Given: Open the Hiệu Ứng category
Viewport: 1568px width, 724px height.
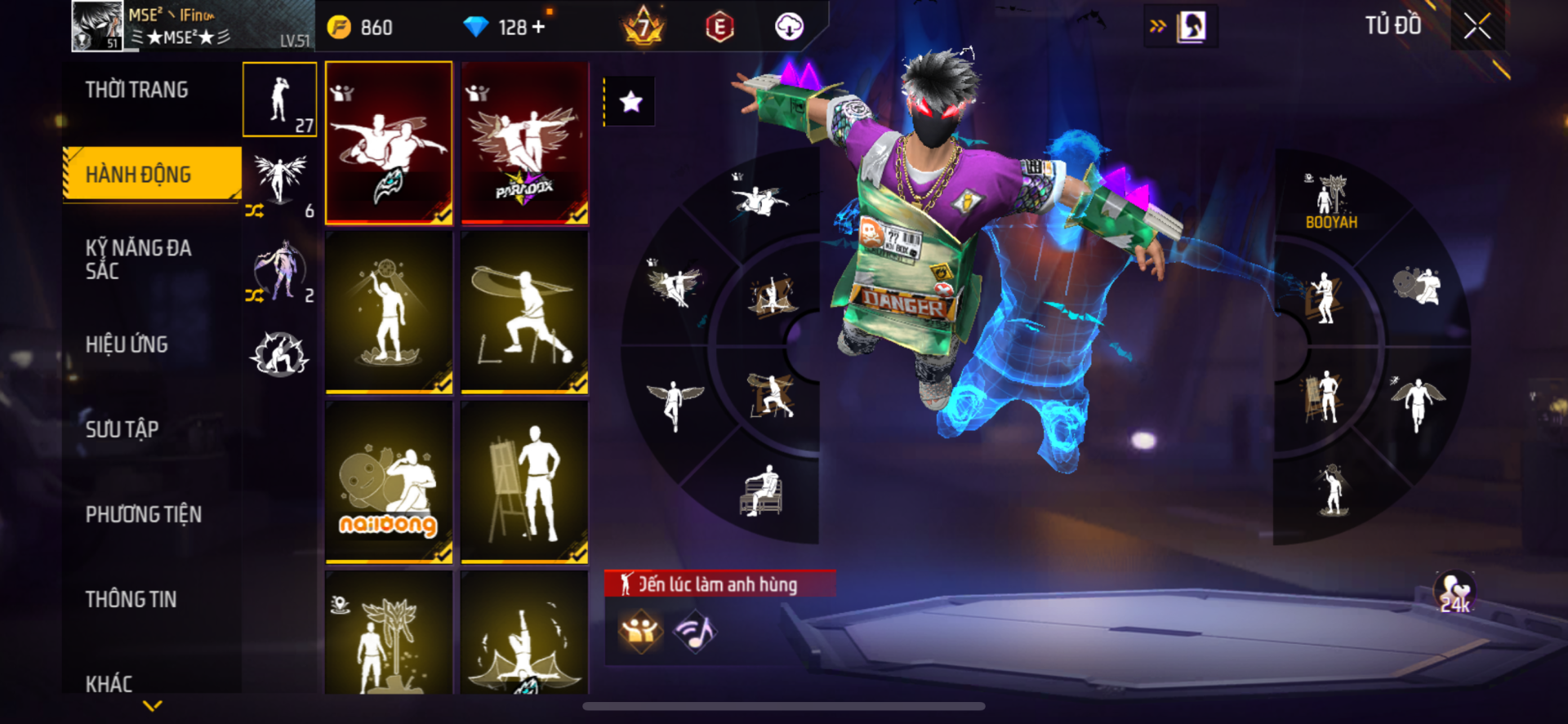Looking at the screenshot, I should [x=127, y=344].
